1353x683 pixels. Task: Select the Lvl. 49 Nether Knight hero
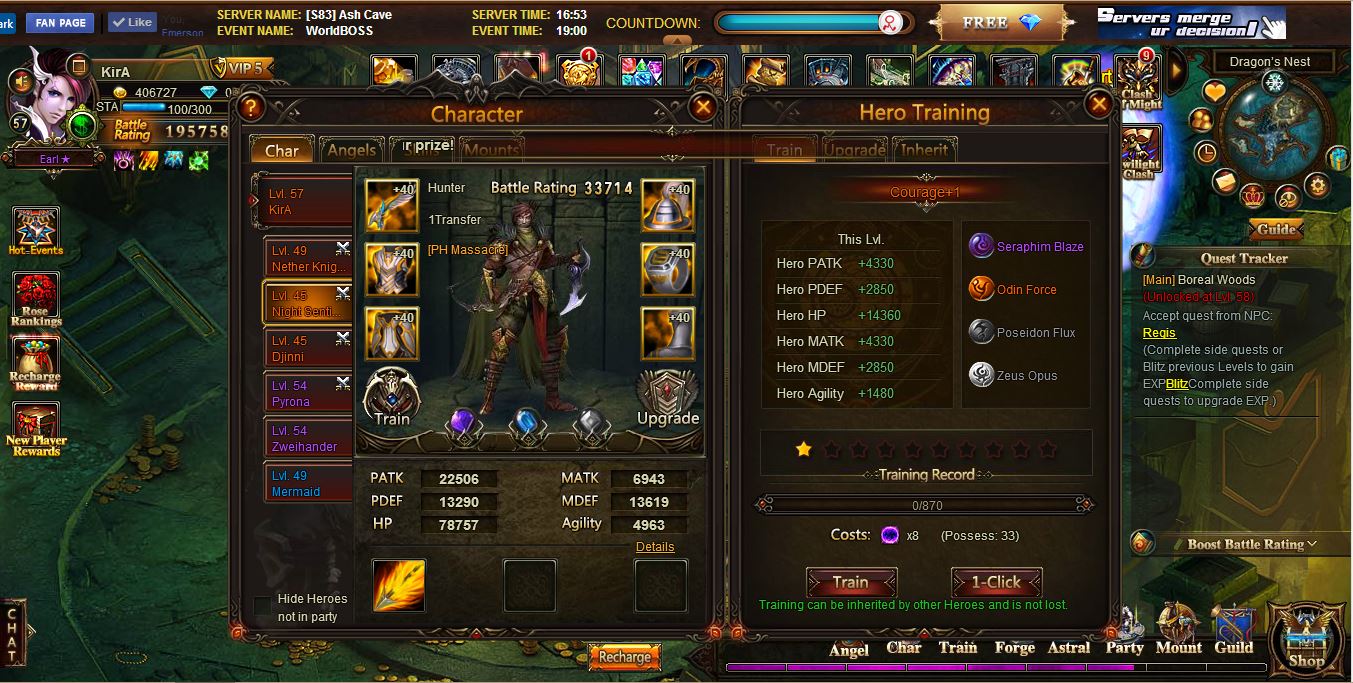pos(308,258)
